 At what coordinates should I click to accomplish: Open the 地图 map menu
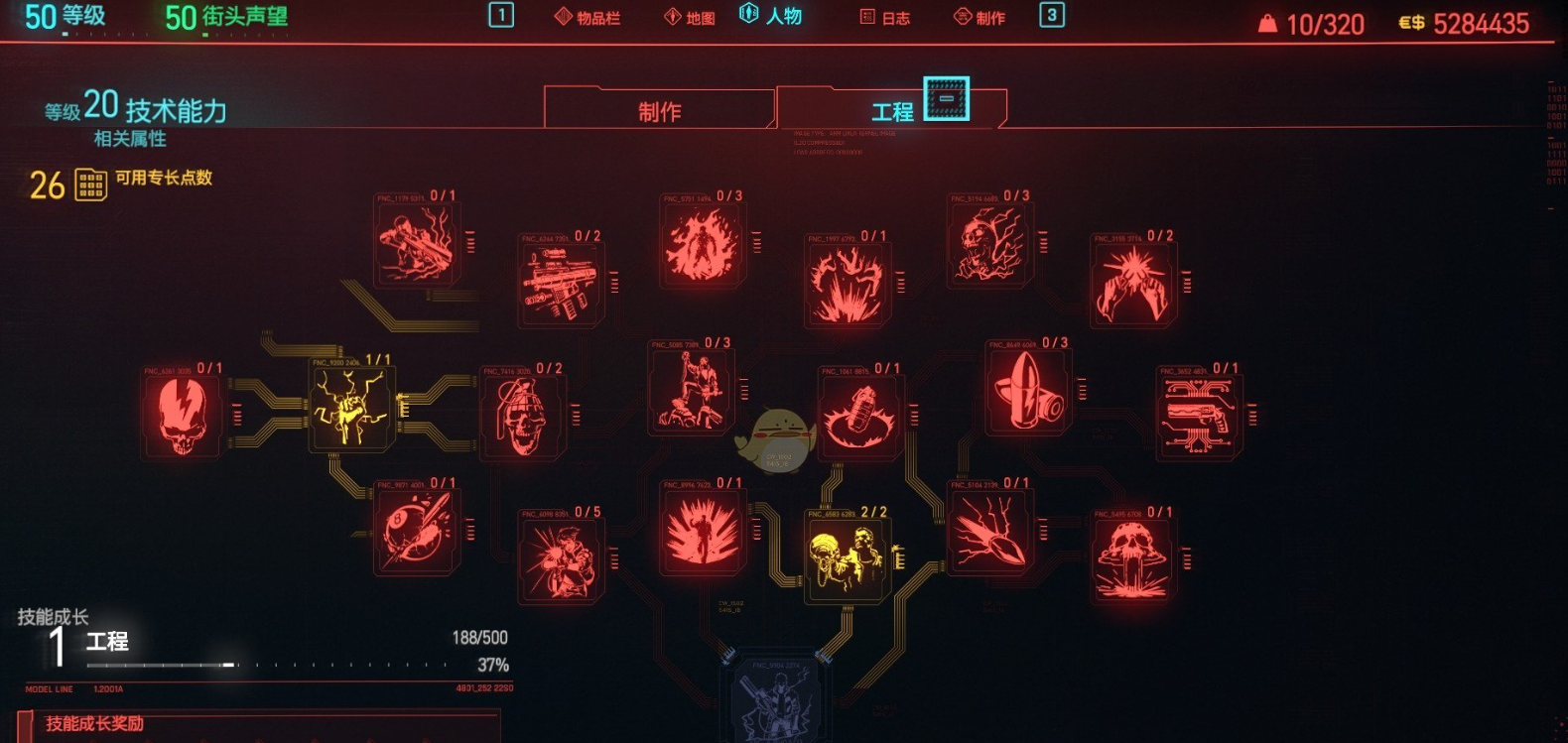(690, 18)
